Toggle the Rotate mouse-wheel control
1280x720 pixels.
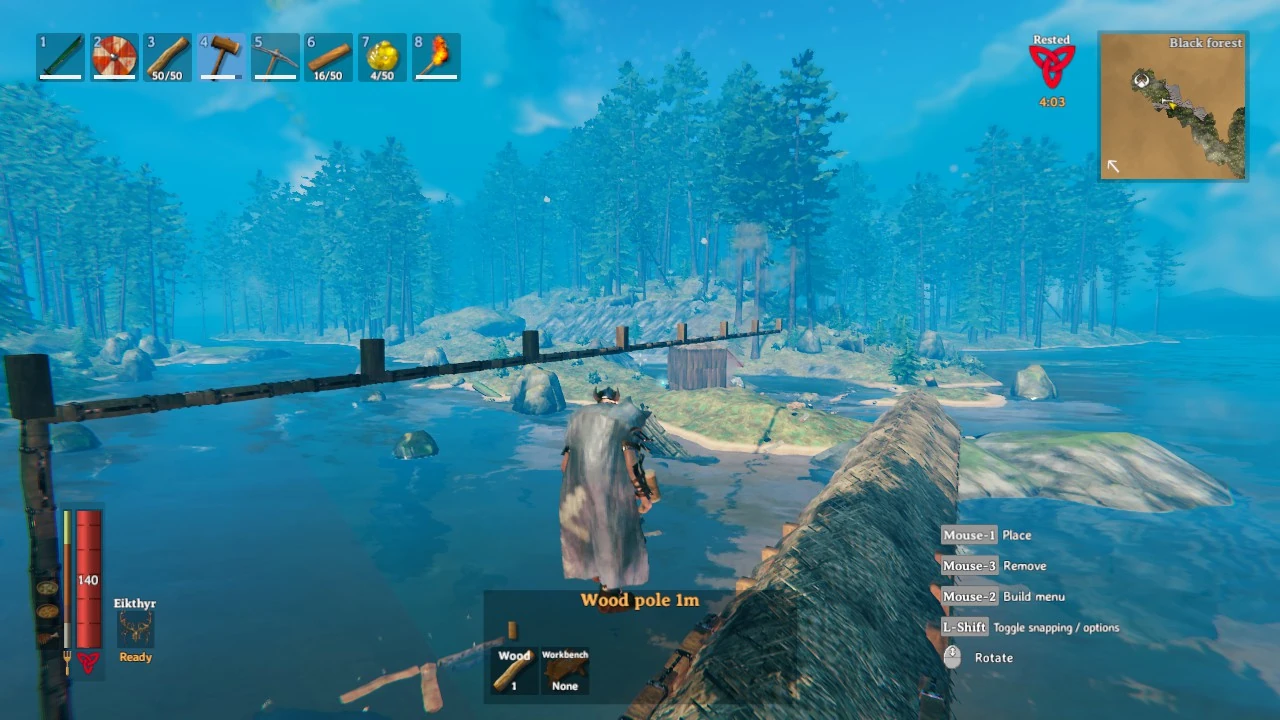994,657
